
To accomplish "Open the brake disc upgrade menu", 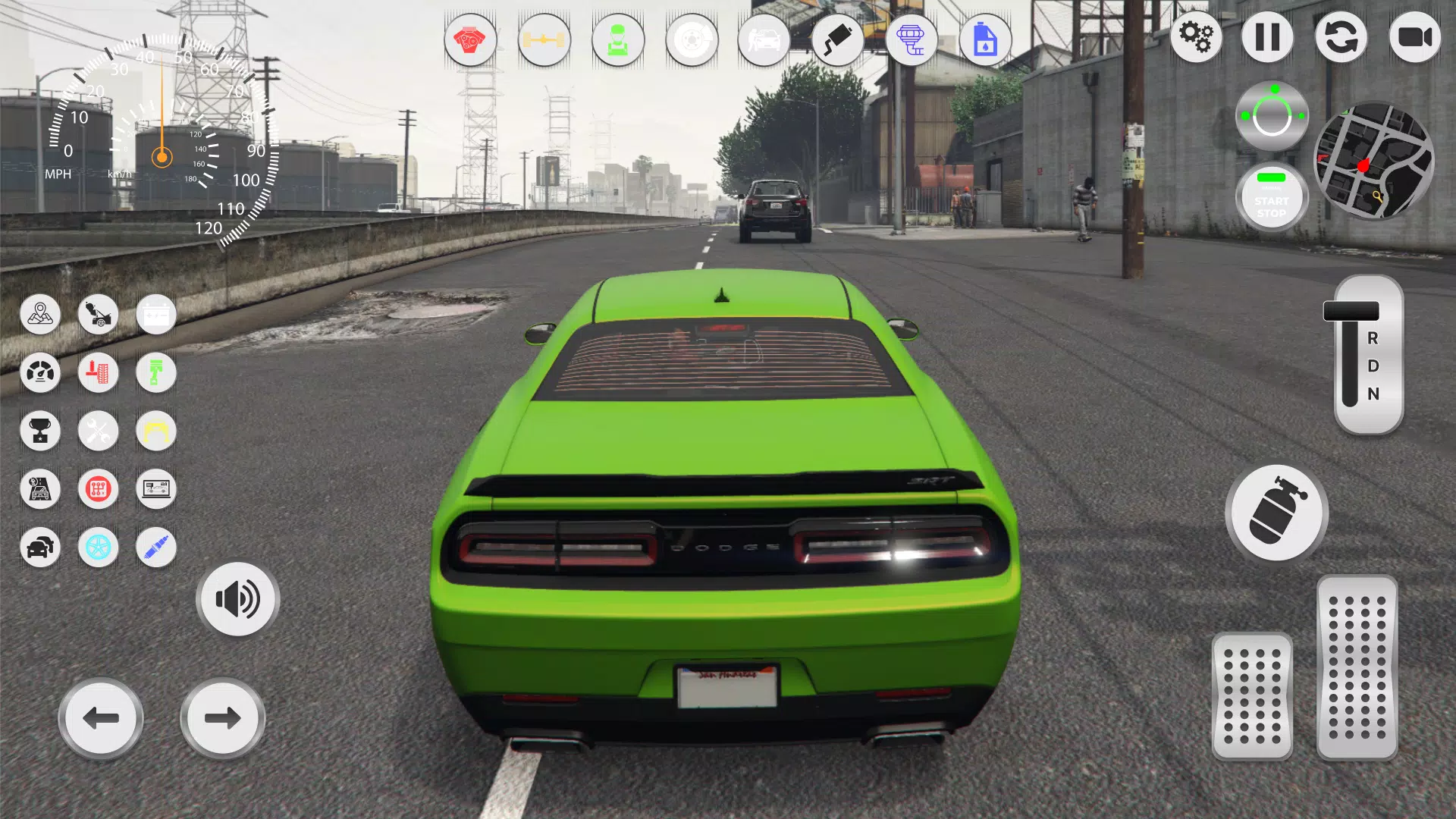I will (692, 41).
